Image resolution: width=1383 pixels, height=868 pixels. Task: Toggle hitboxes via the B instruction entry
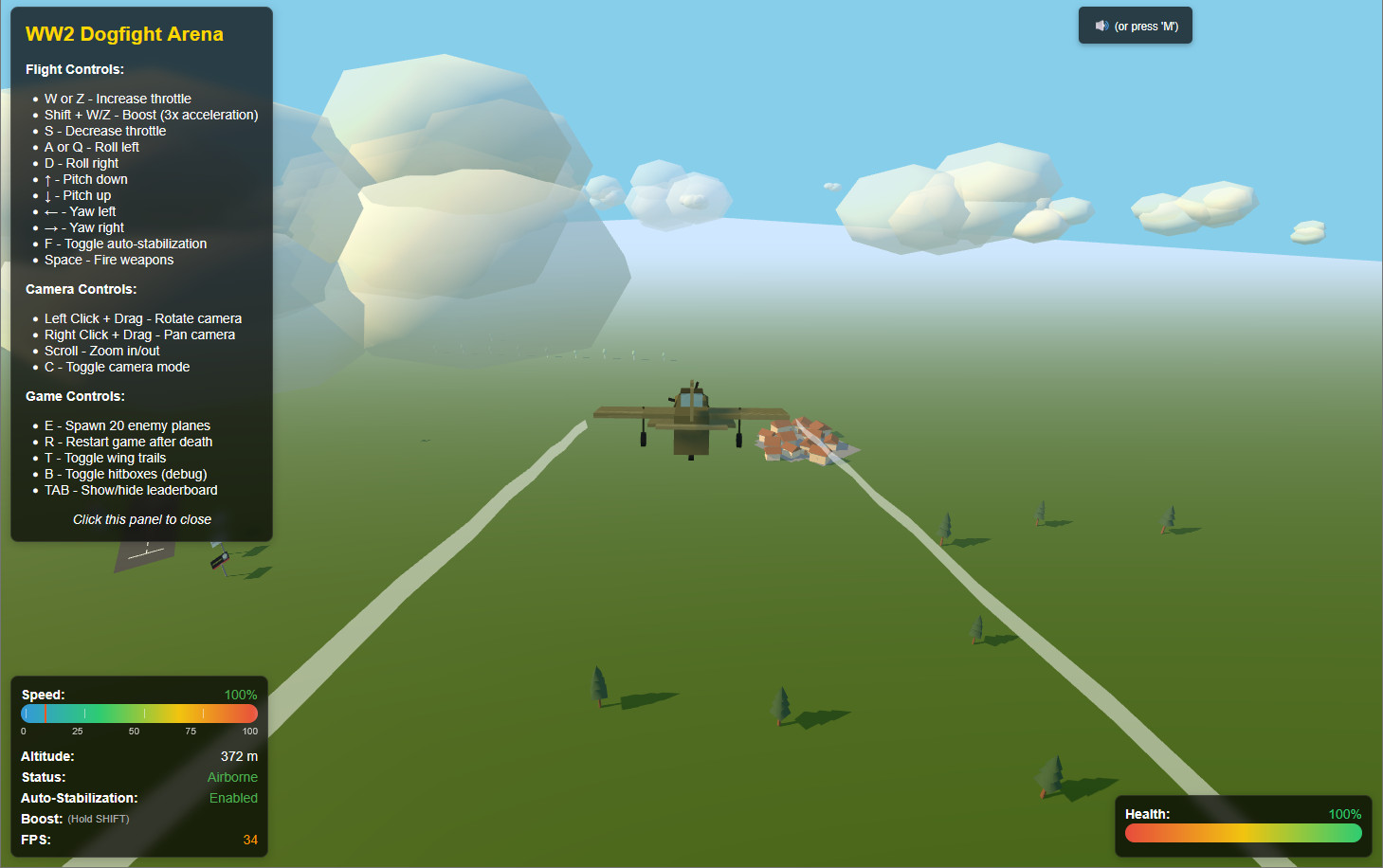[x=124, y=474]
